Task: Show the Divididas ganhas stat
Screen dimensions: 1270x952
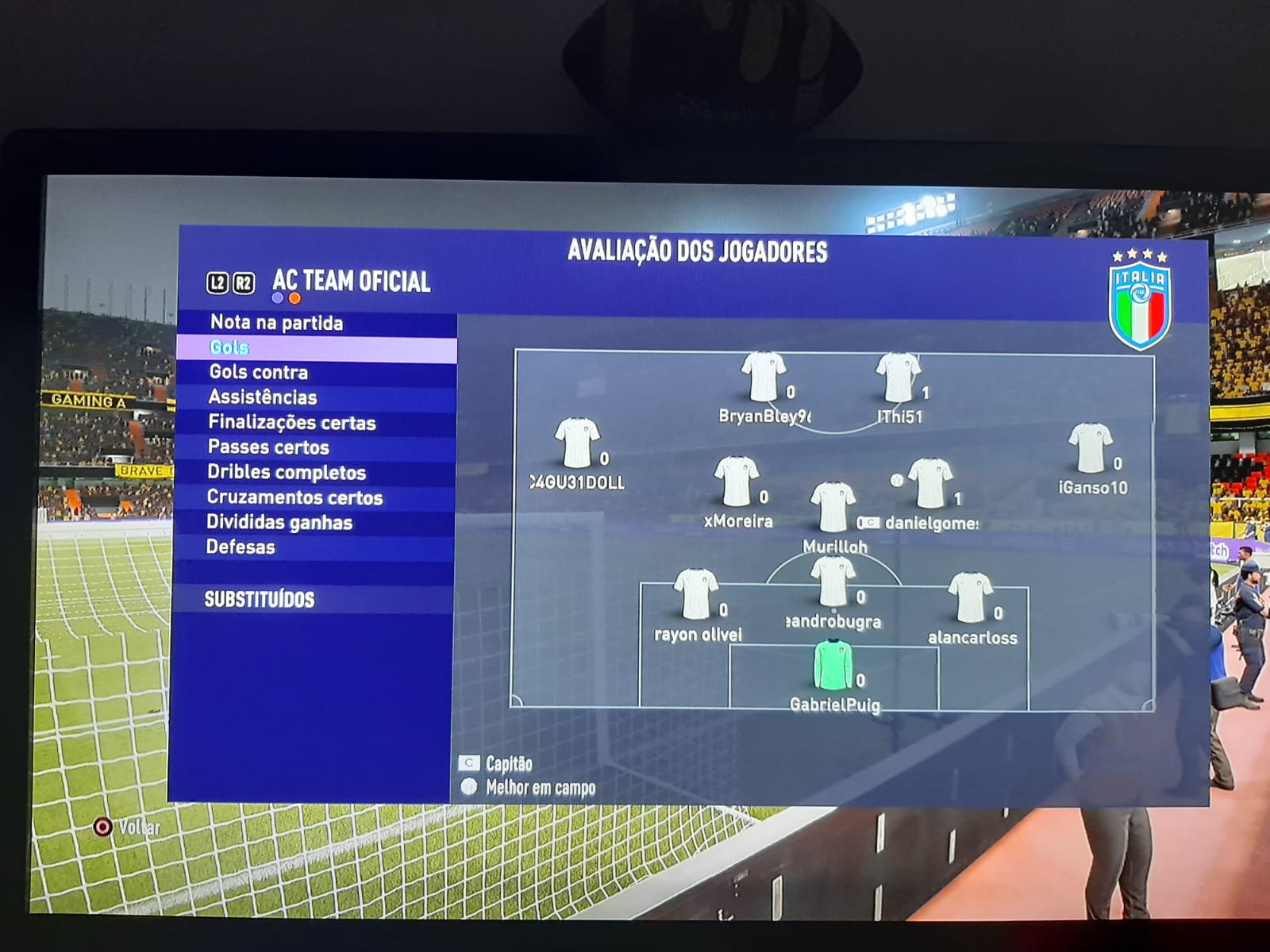Action: tap(279, 522)
